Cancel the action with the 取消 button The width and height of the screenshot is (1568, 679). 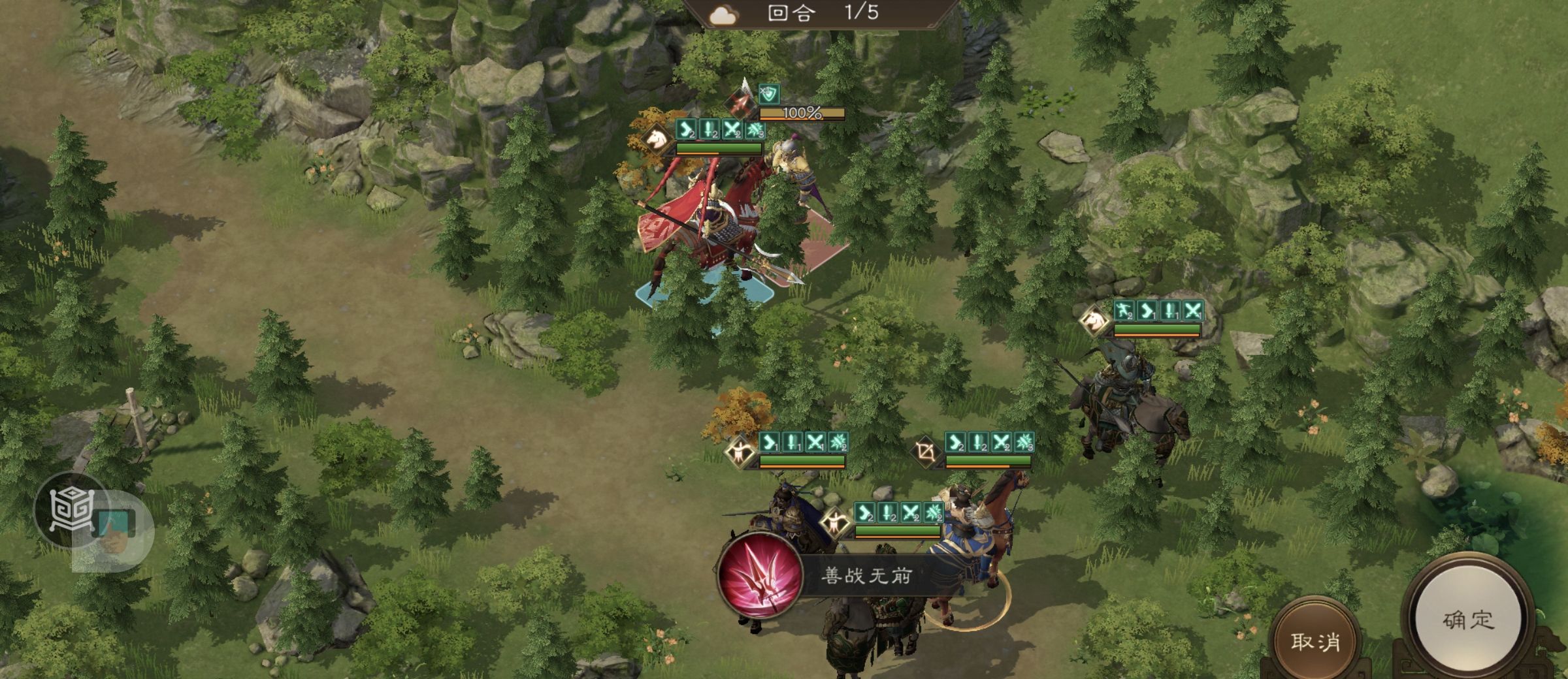point(1315,641)
